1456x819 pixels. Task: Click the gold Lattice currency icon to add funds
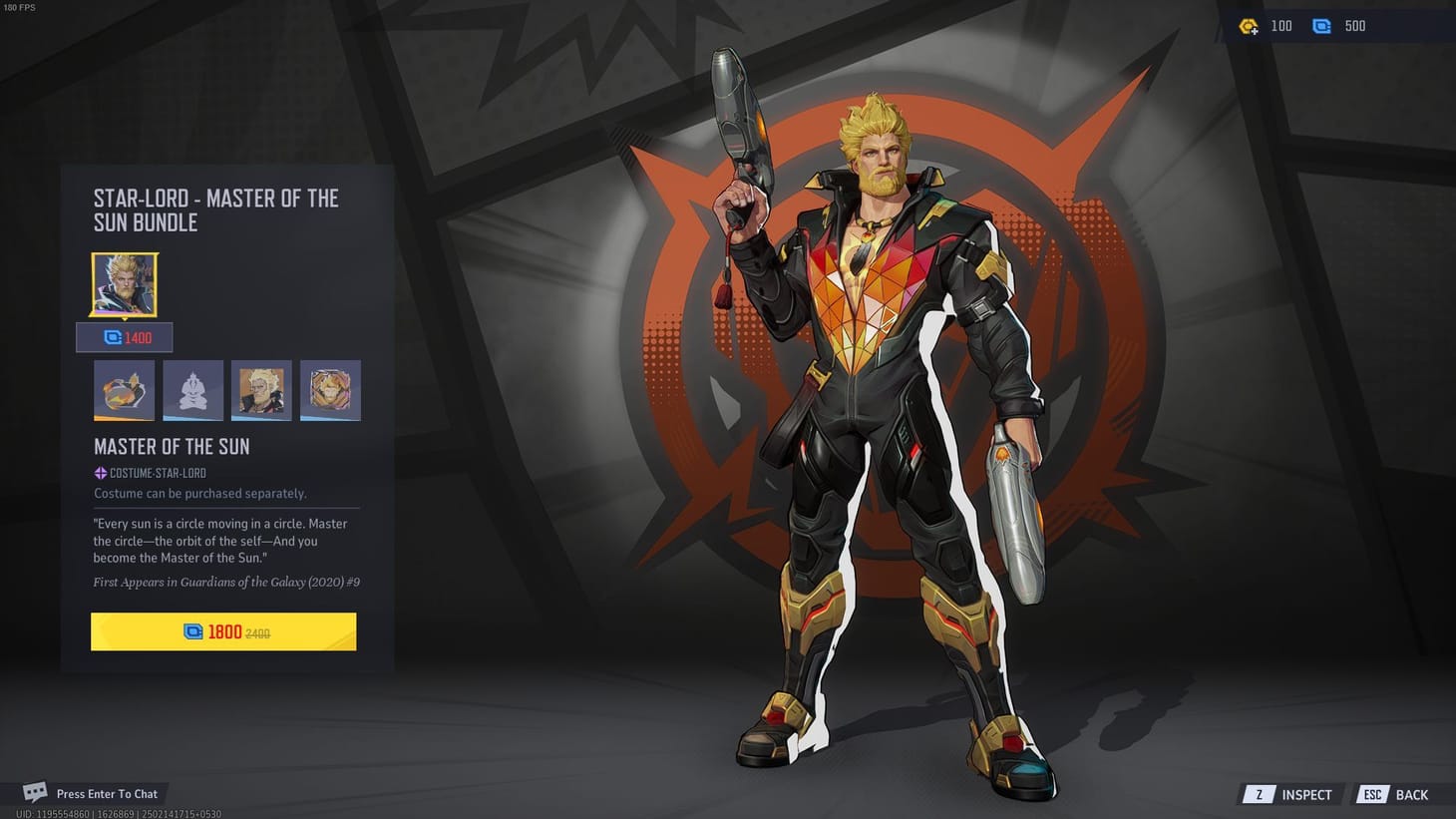pos(1248,26)
